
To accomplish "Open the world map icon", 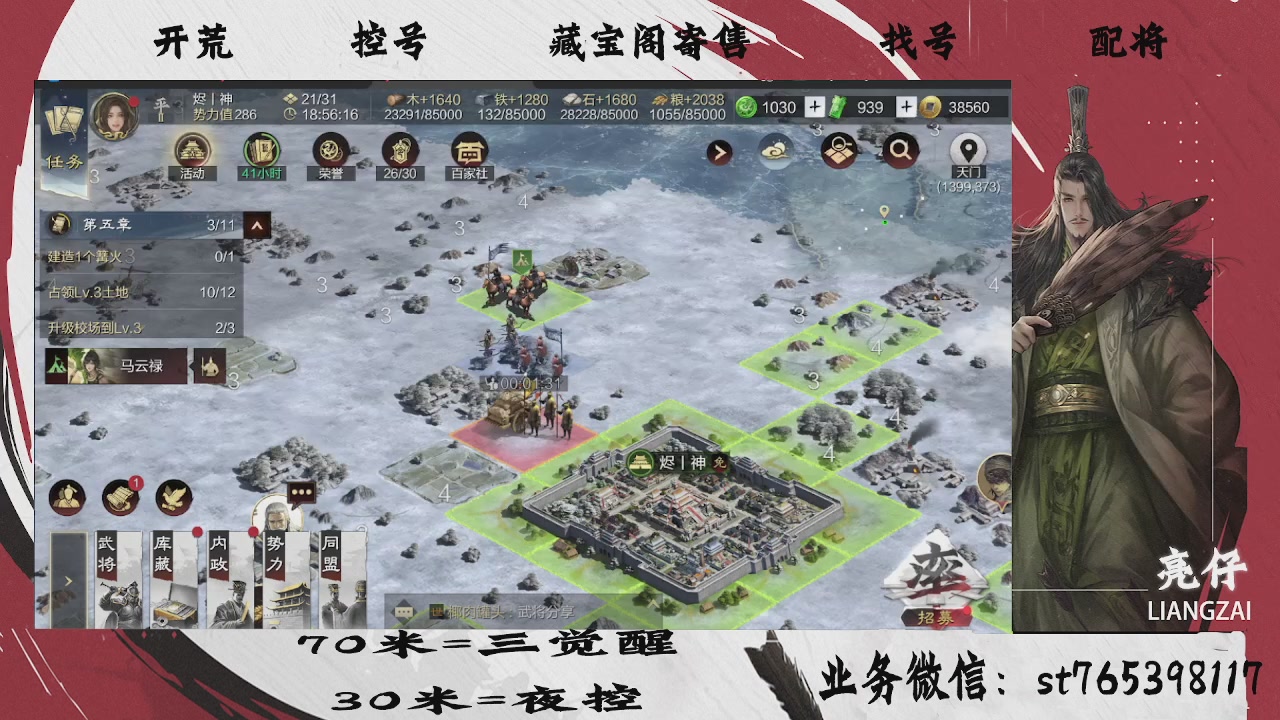I will pos(838,149).
